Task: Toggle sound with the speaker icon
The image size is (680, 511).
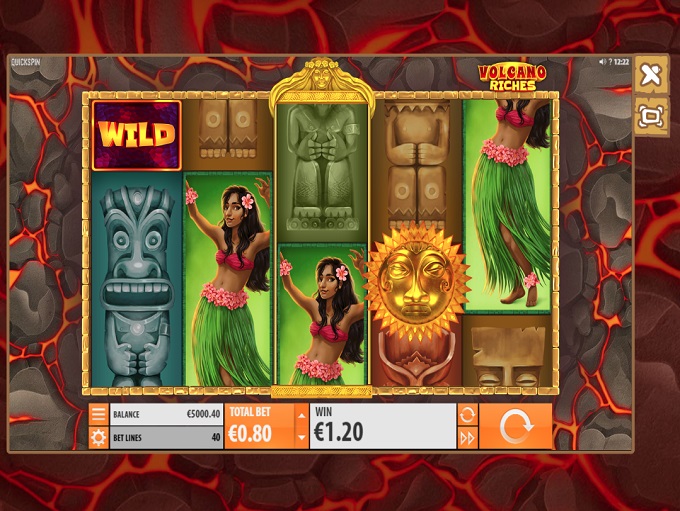Action: click(x=601, y=62)
